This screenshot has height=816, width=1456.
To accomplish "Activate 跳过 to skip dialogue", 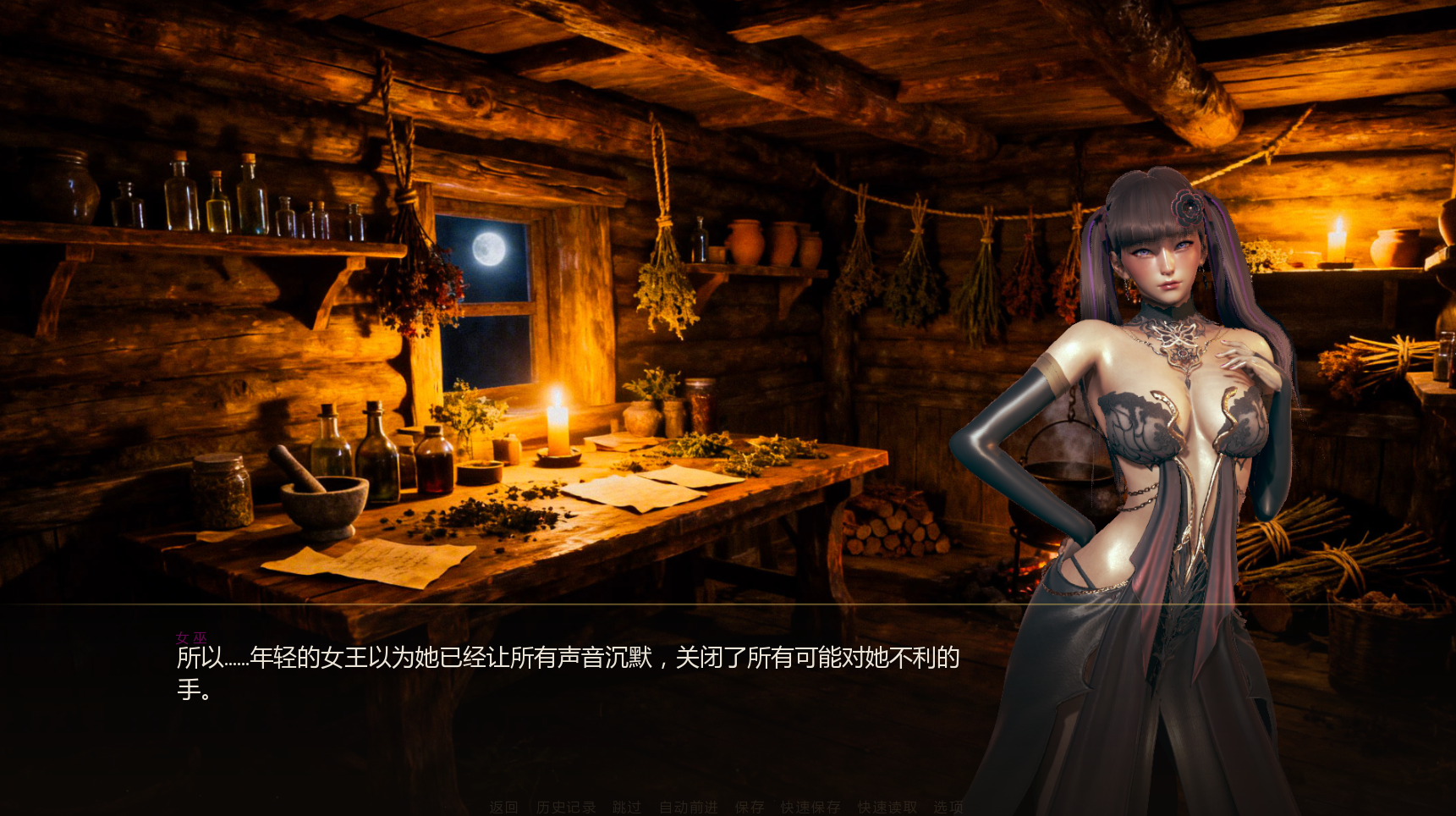I will pyautogui.click(x=627, y=808).
